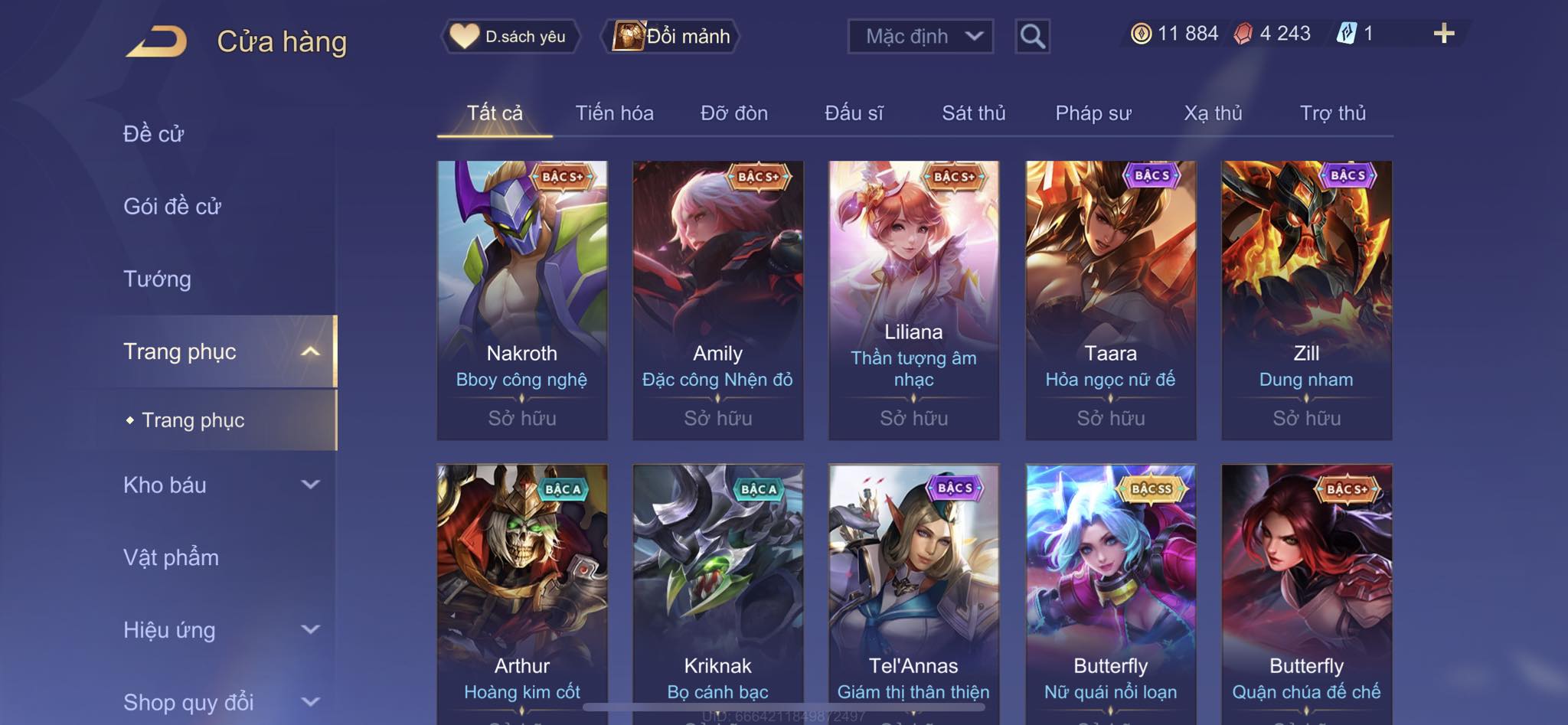
Task: Switch to the Tiến hóa tab
Action: coord(614,113)
